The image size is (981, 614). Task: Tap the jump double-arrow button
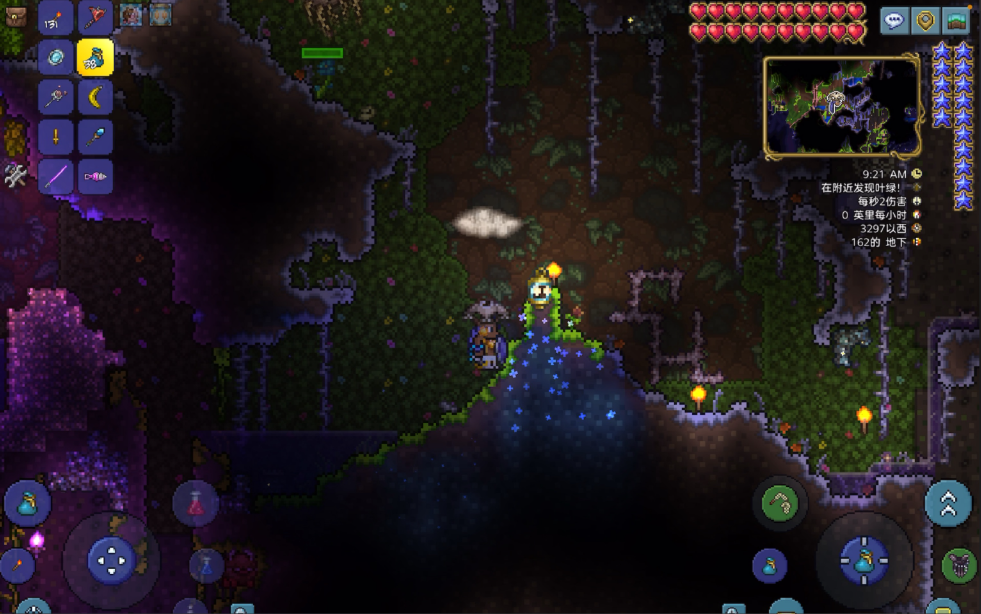(x=948, y=503)
